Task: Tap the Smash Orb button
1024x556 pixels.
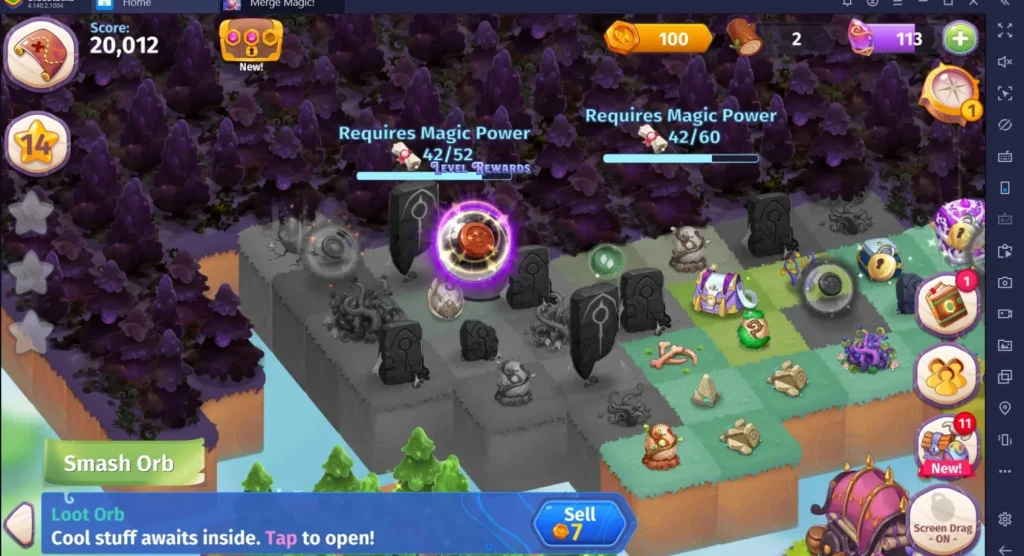Action: click(119, 464)
